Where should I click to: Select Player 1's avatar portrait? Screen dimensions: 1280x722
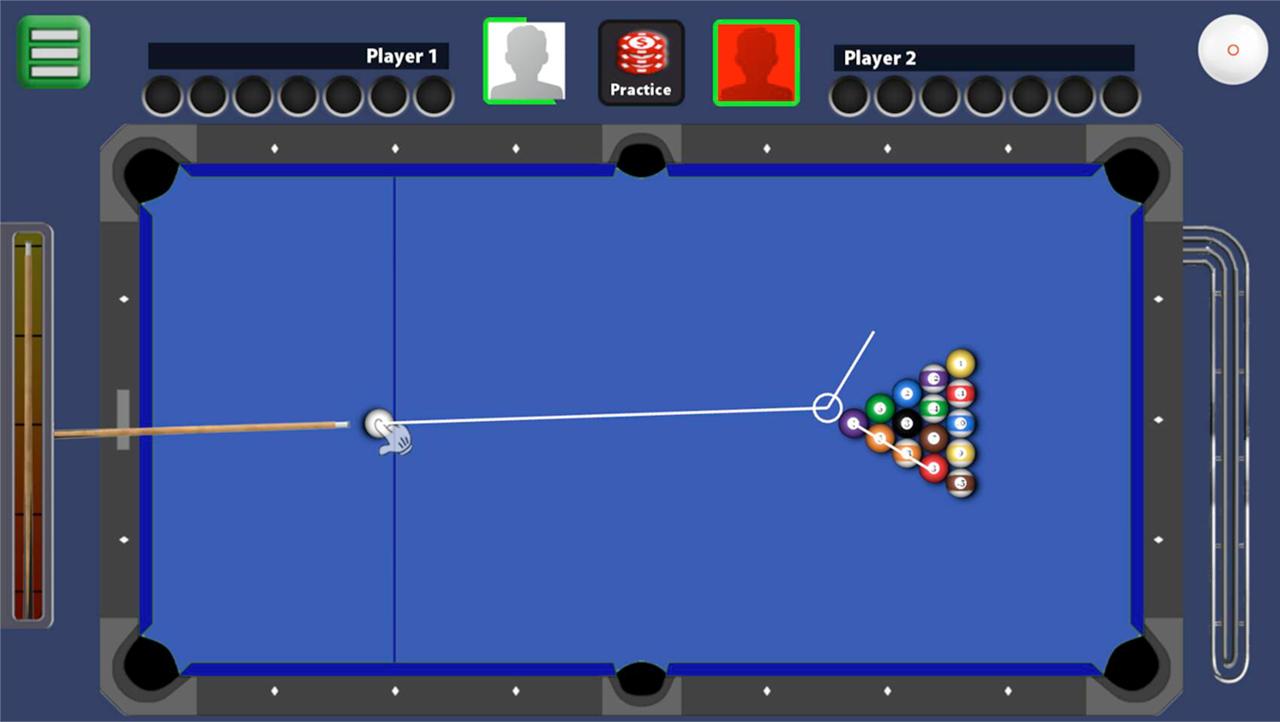coord(524,61)
